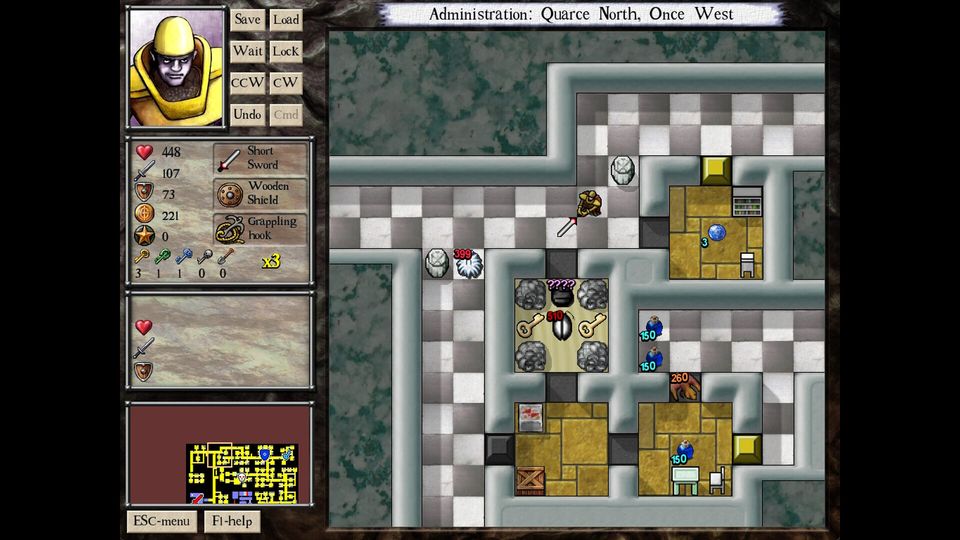Select the Wooden Shield equipment slot

260,193
